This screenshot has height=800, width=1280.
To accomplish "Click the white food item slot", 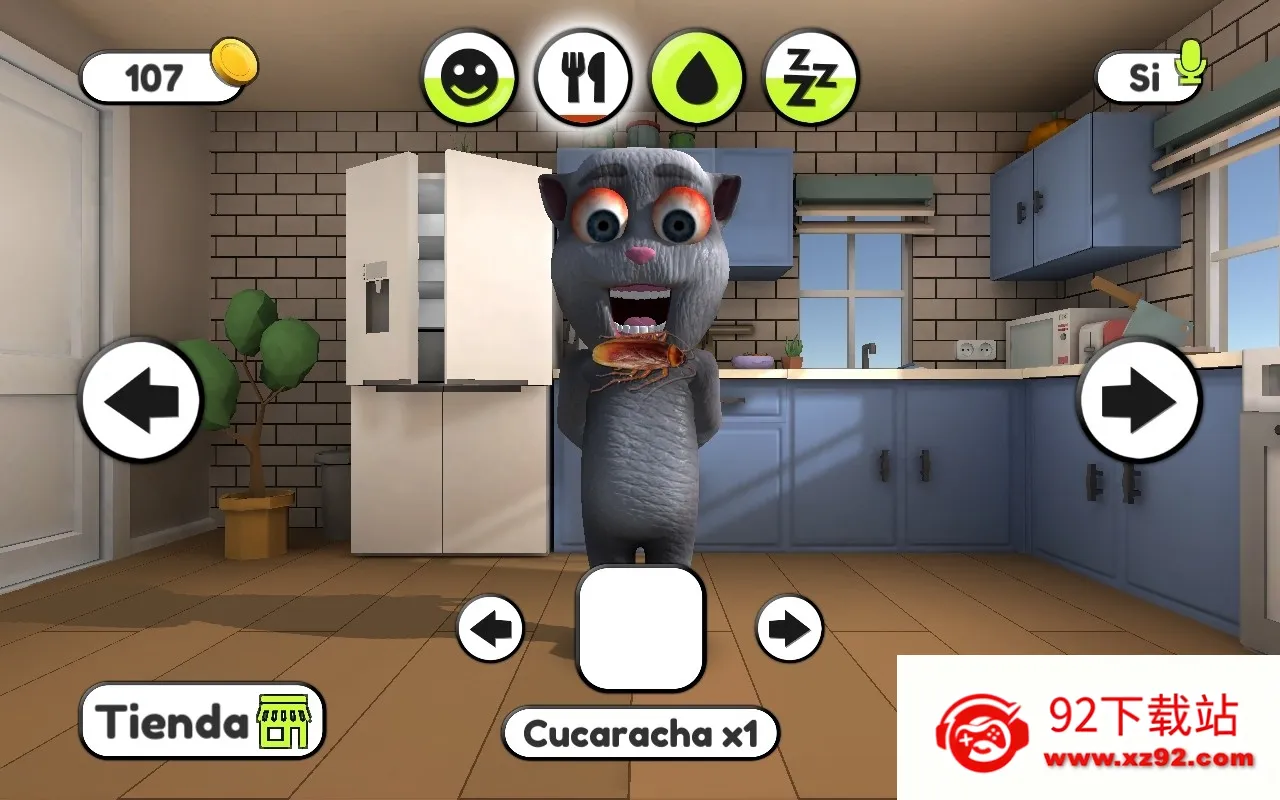I will click(641, 628).
